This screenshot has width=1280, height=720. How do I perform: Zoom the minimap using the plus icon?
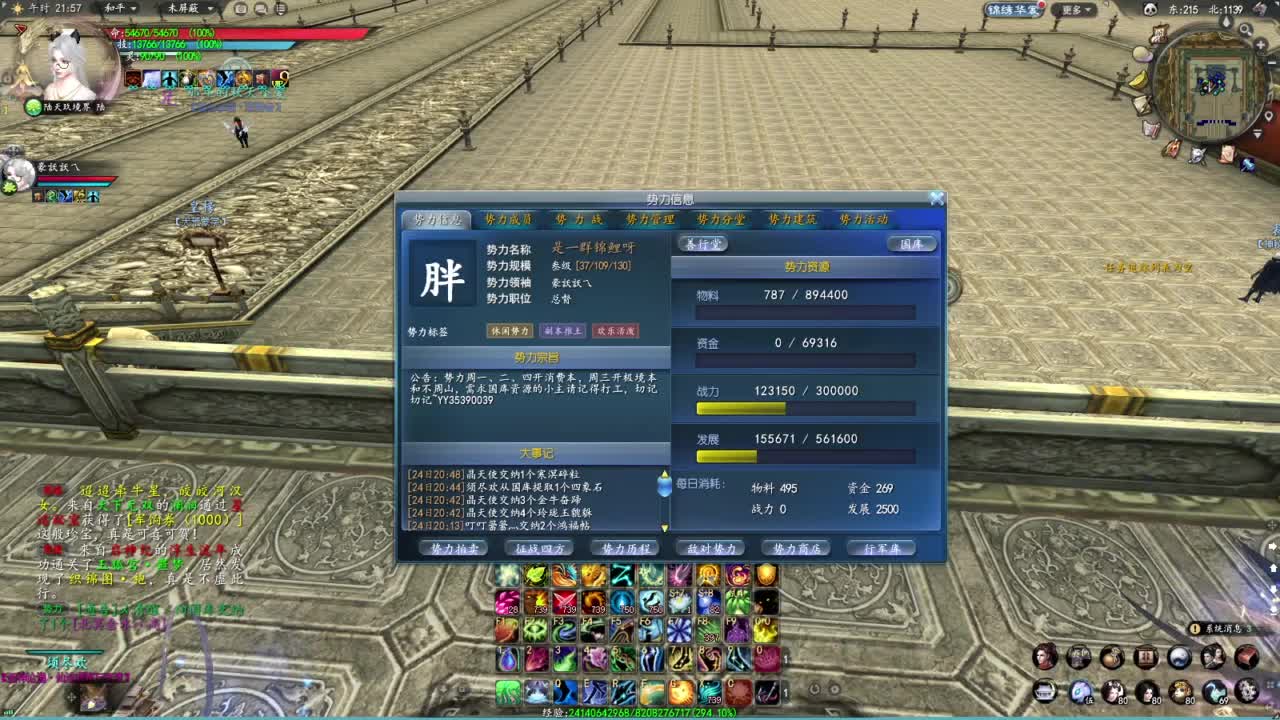pos(1261,44)
